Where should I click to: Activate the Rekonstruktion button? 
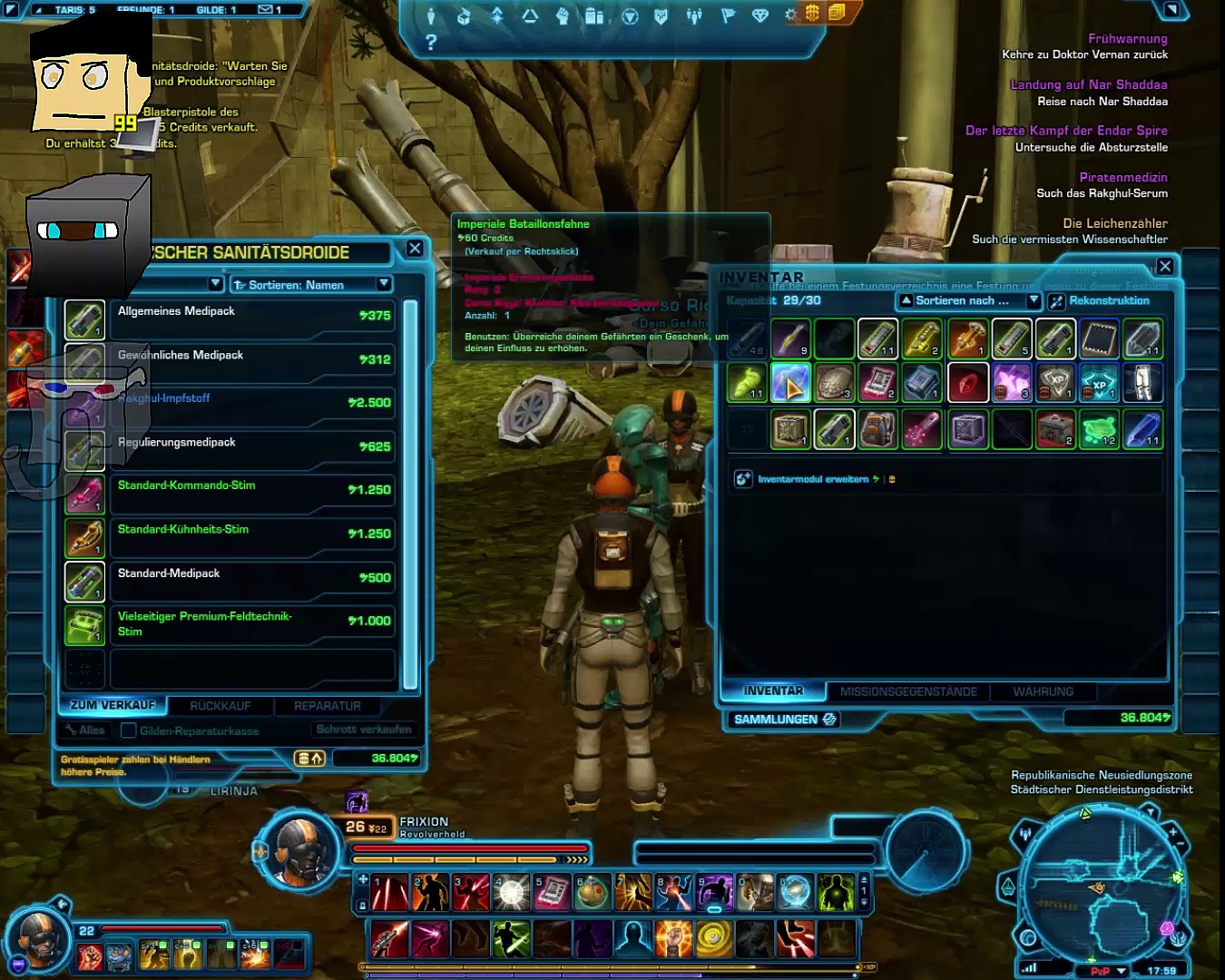[1100, 300]
